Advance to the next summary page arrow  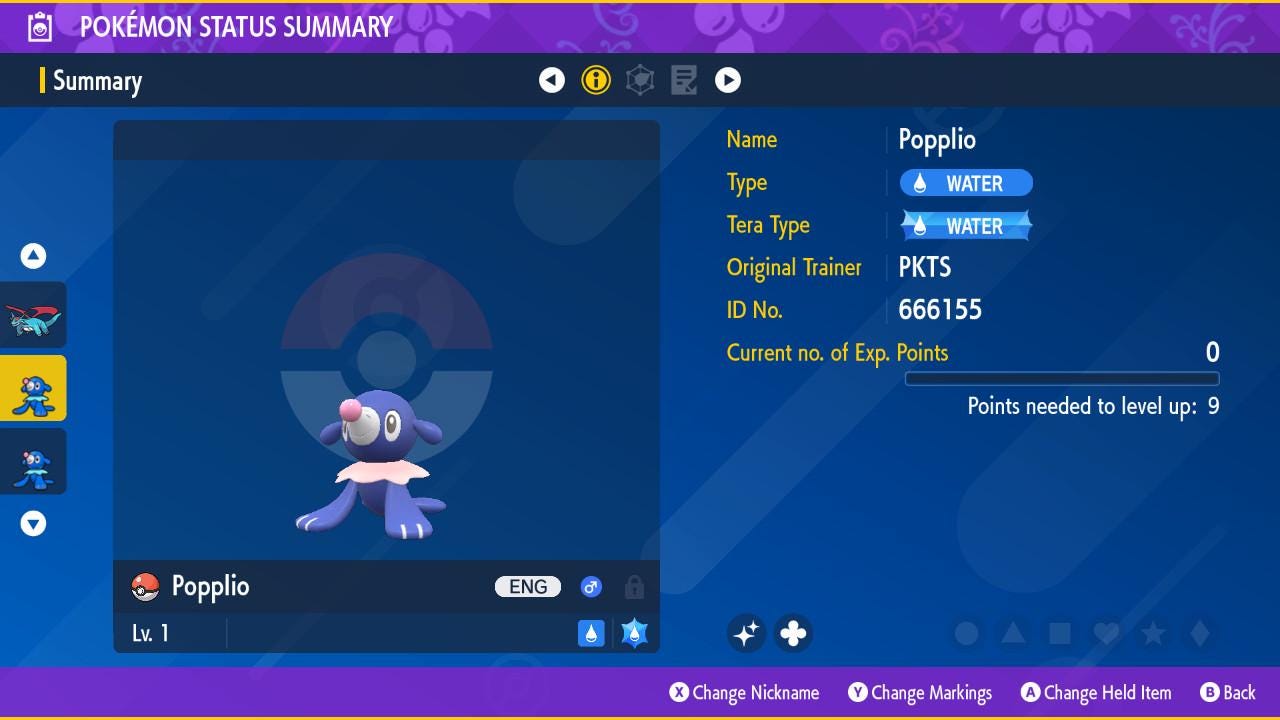coord(728,80)
